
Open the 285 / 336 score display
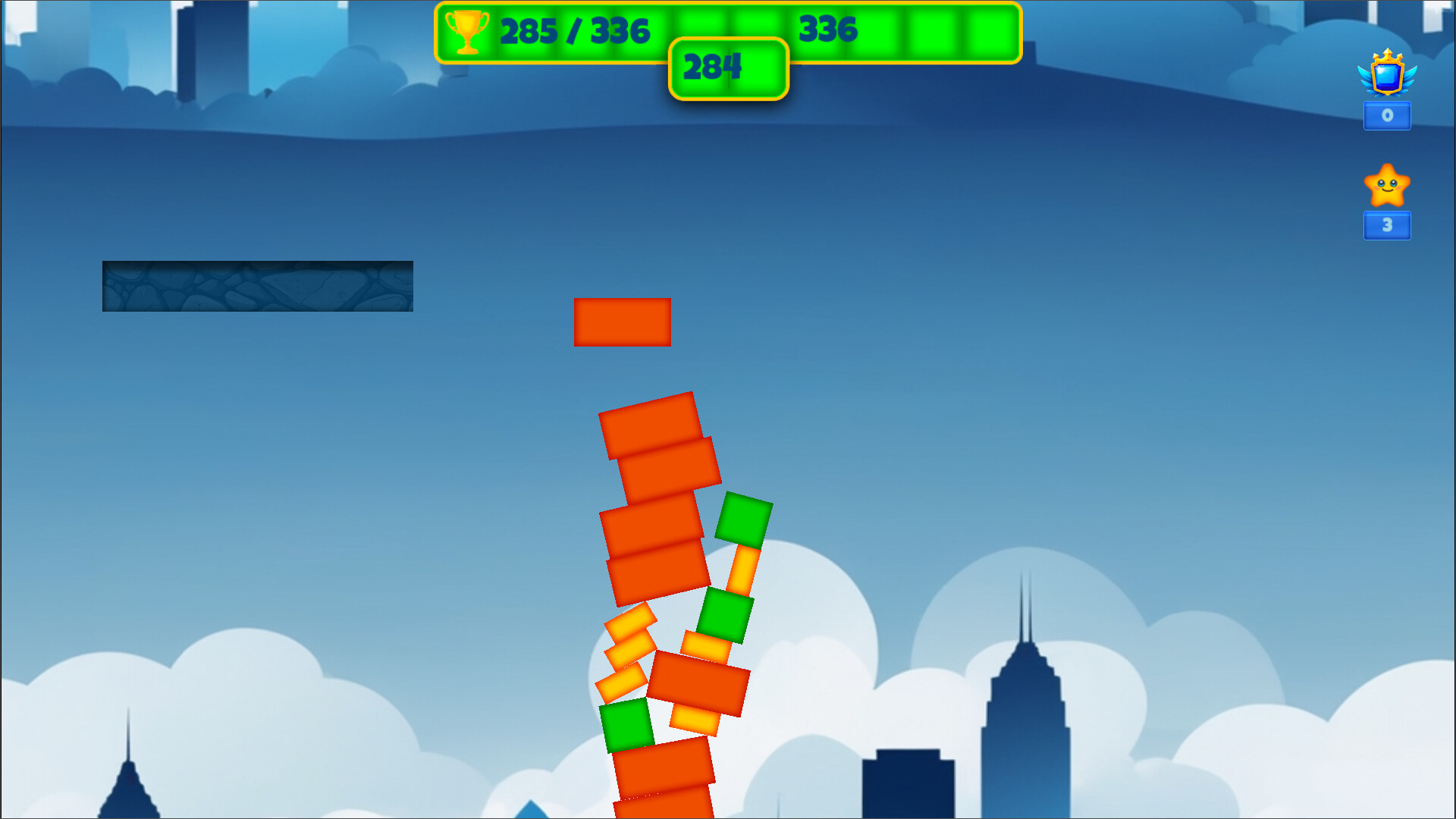(574, 32)
